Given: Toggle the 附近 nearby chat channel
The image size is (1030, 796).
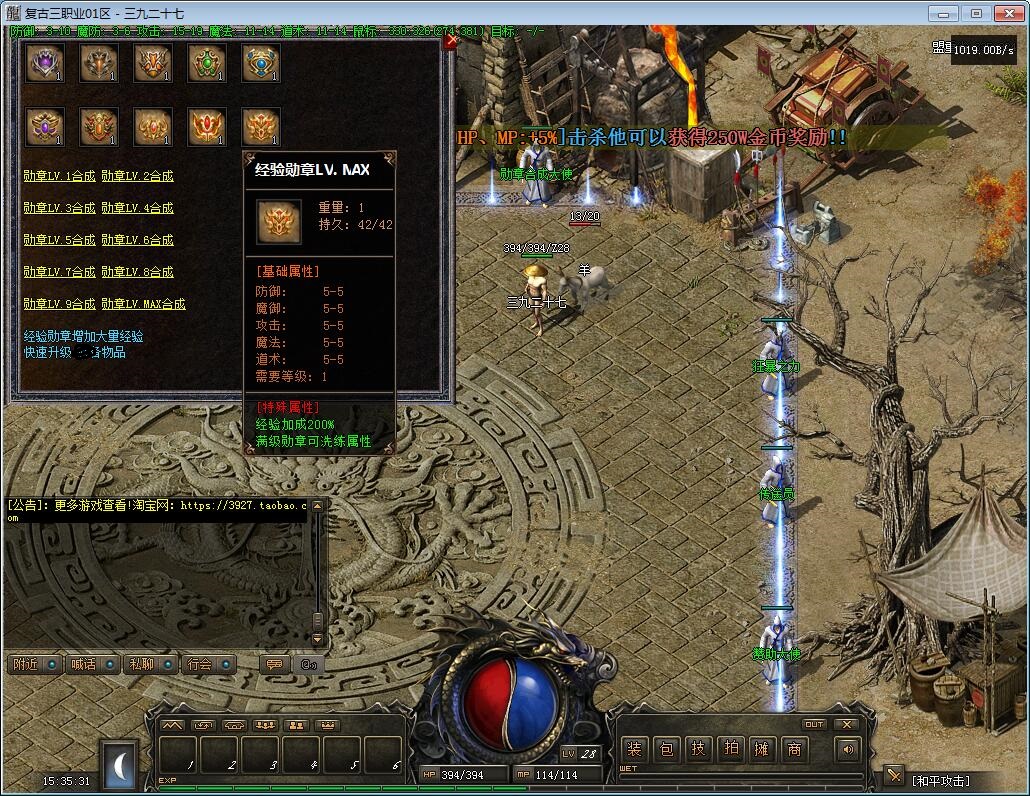Looking at the screenshot, I should tap(34, 664).
